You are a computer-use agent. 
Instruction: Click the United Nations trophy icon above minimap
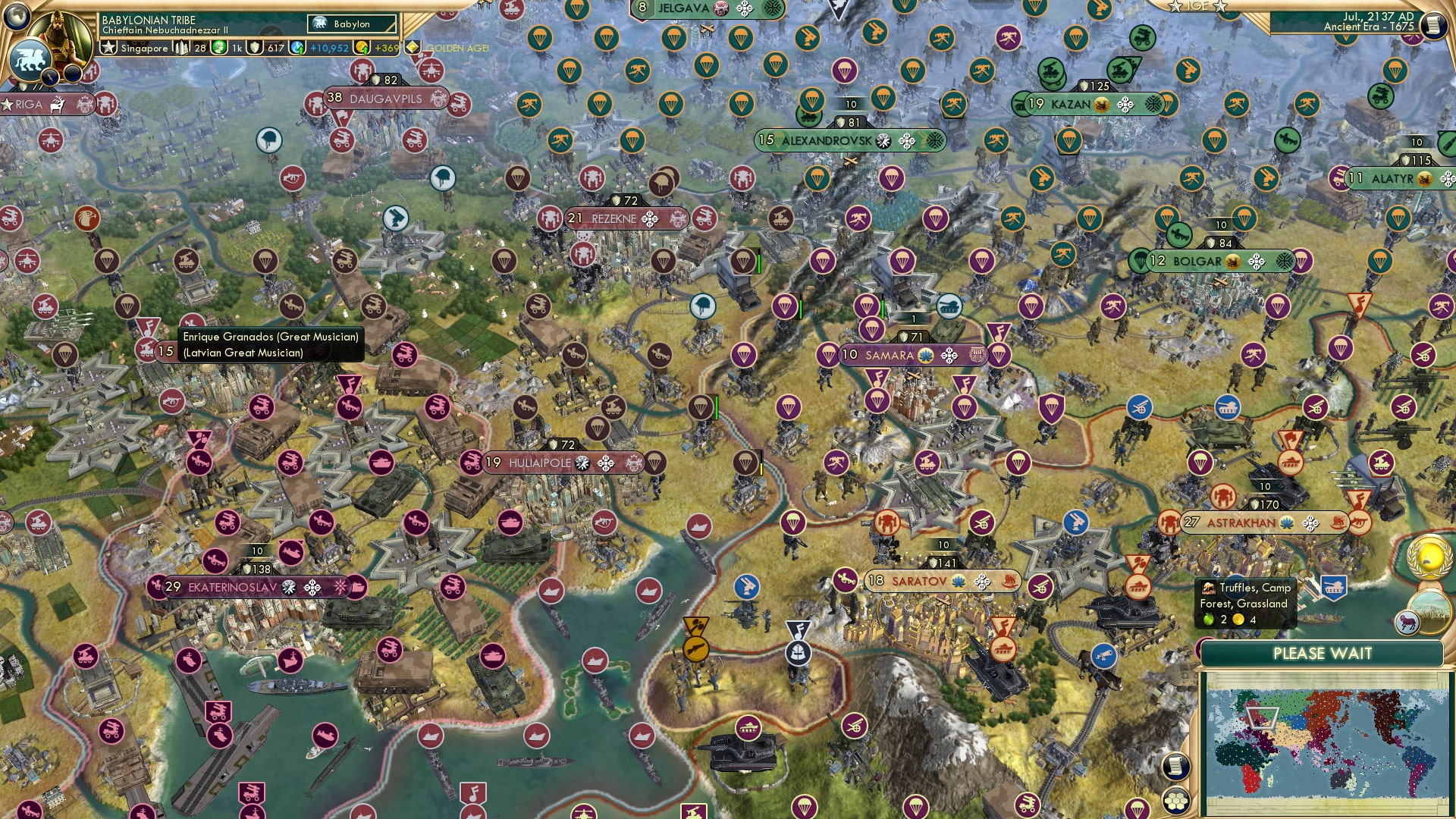click(1429, 557)
